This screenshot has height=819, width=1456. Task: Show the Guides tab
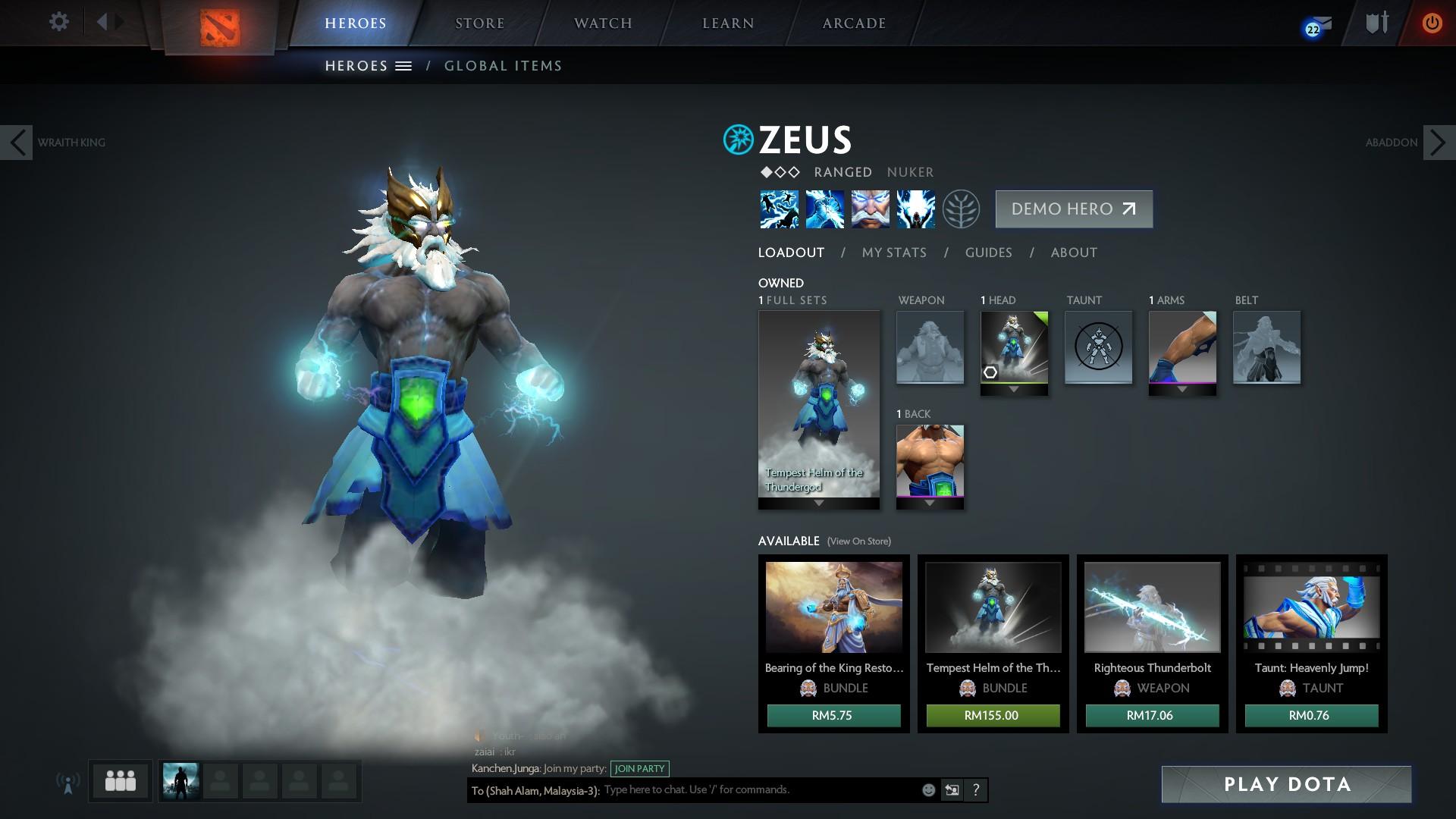click(988, 253)
